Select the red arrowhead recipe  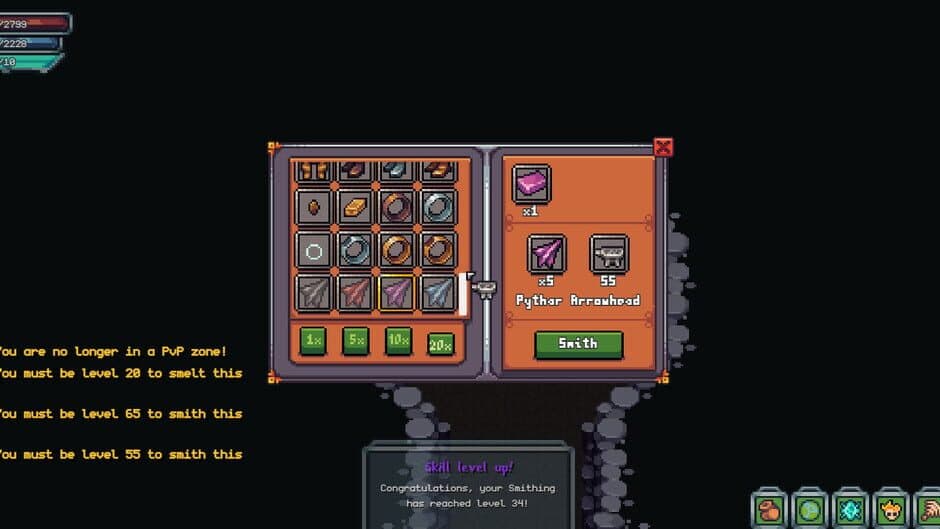[356, 292]
